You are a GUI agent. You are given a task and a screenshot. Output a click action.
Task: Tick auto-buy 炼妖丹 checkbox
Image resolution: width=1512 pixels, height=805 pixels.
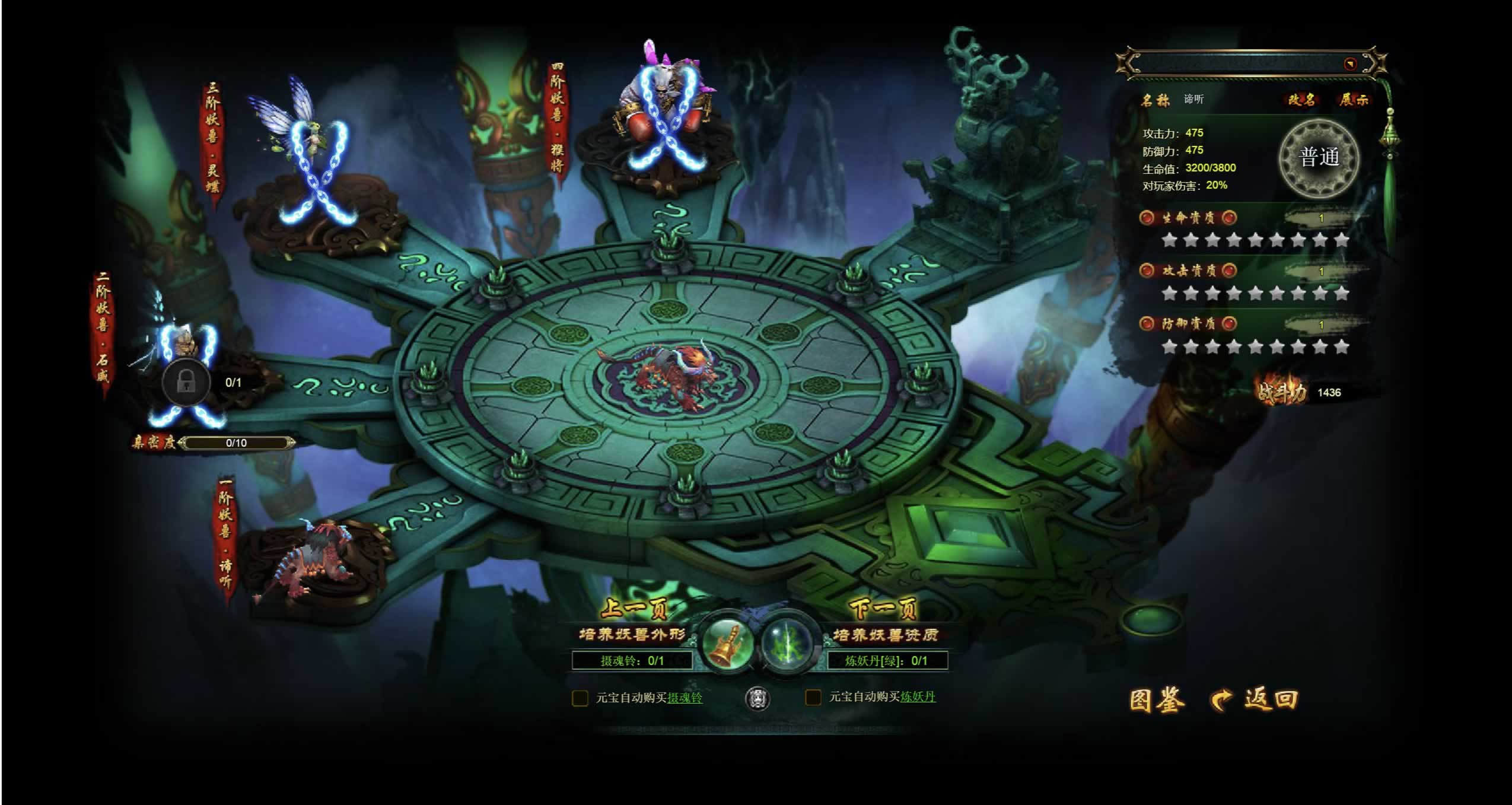coord(813,697)
